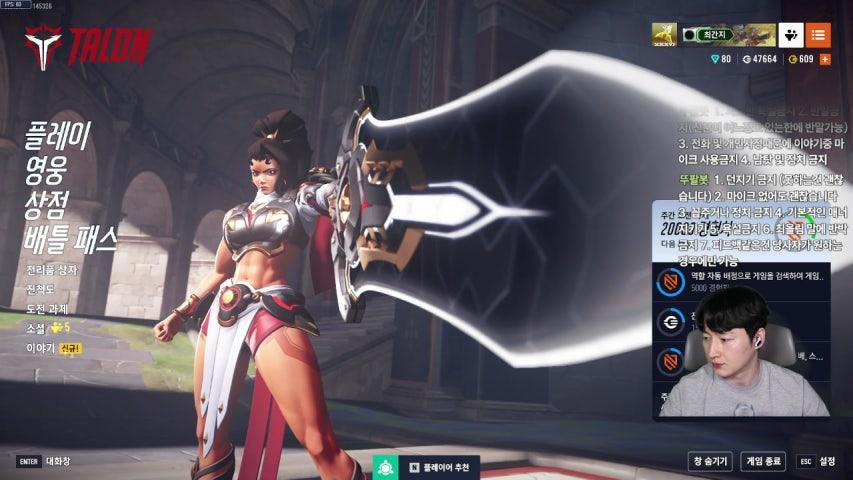This screenshot has width=853, height=480.
Task: Click 게임 종료 (Exit Game) button
Action: pyautogui.click(x=763, y=461)
